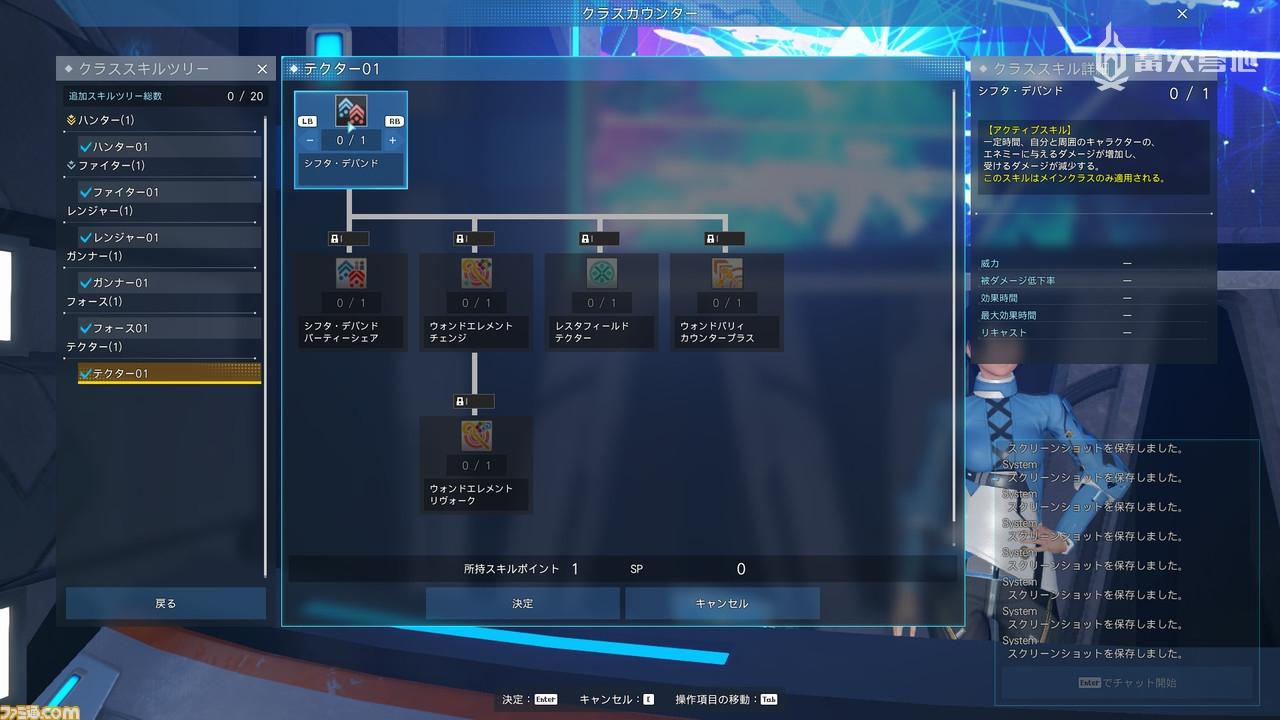The height and width of the screenshot is (720, 1280).
Task: Click the ウォンドパリィカウンタープラス skill icon
Action: click(726, 272)
